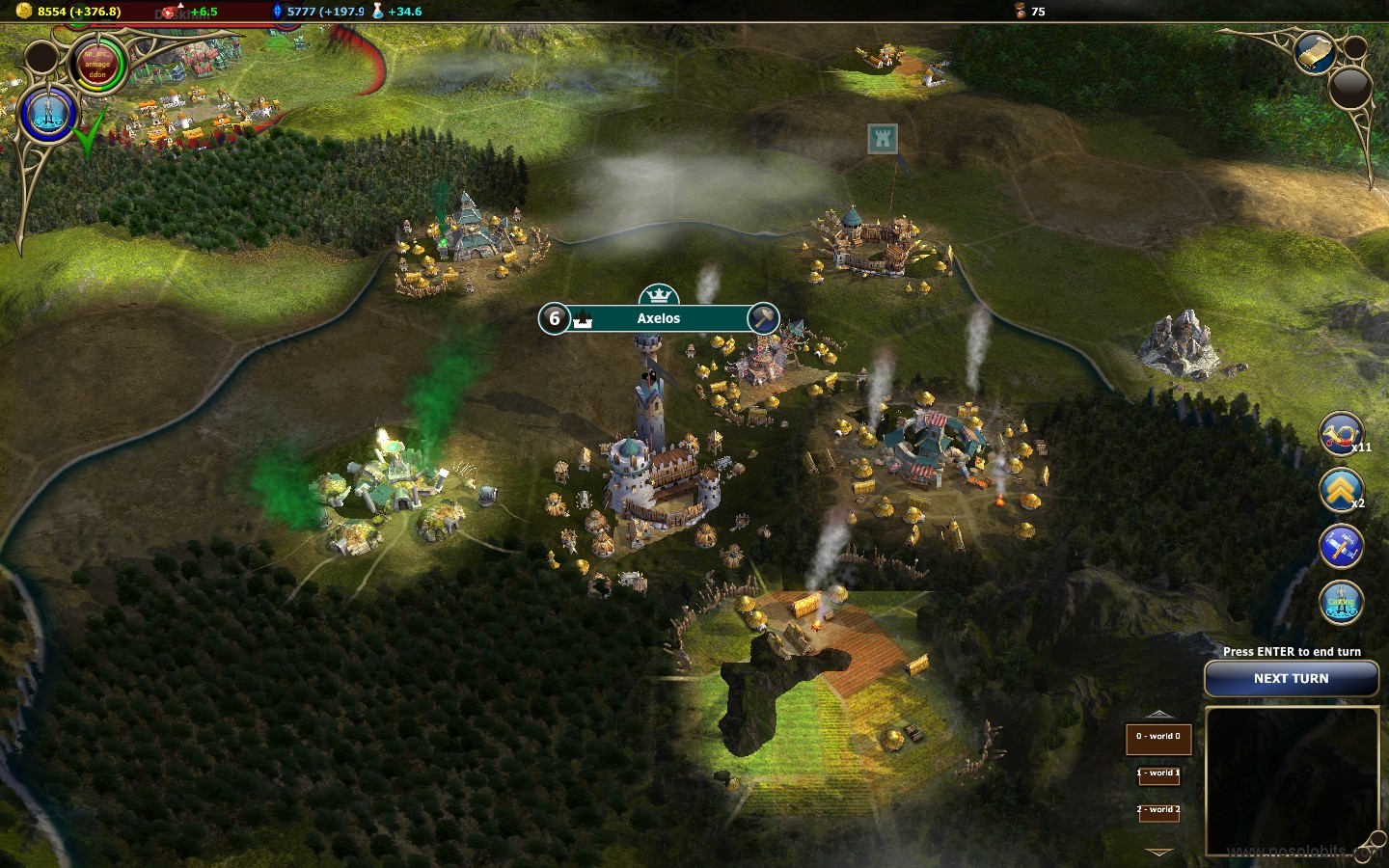The height and width of the screenshot is (868, 1389).
Task: Click the down arrow below world list
Action: click(1158, 853)
